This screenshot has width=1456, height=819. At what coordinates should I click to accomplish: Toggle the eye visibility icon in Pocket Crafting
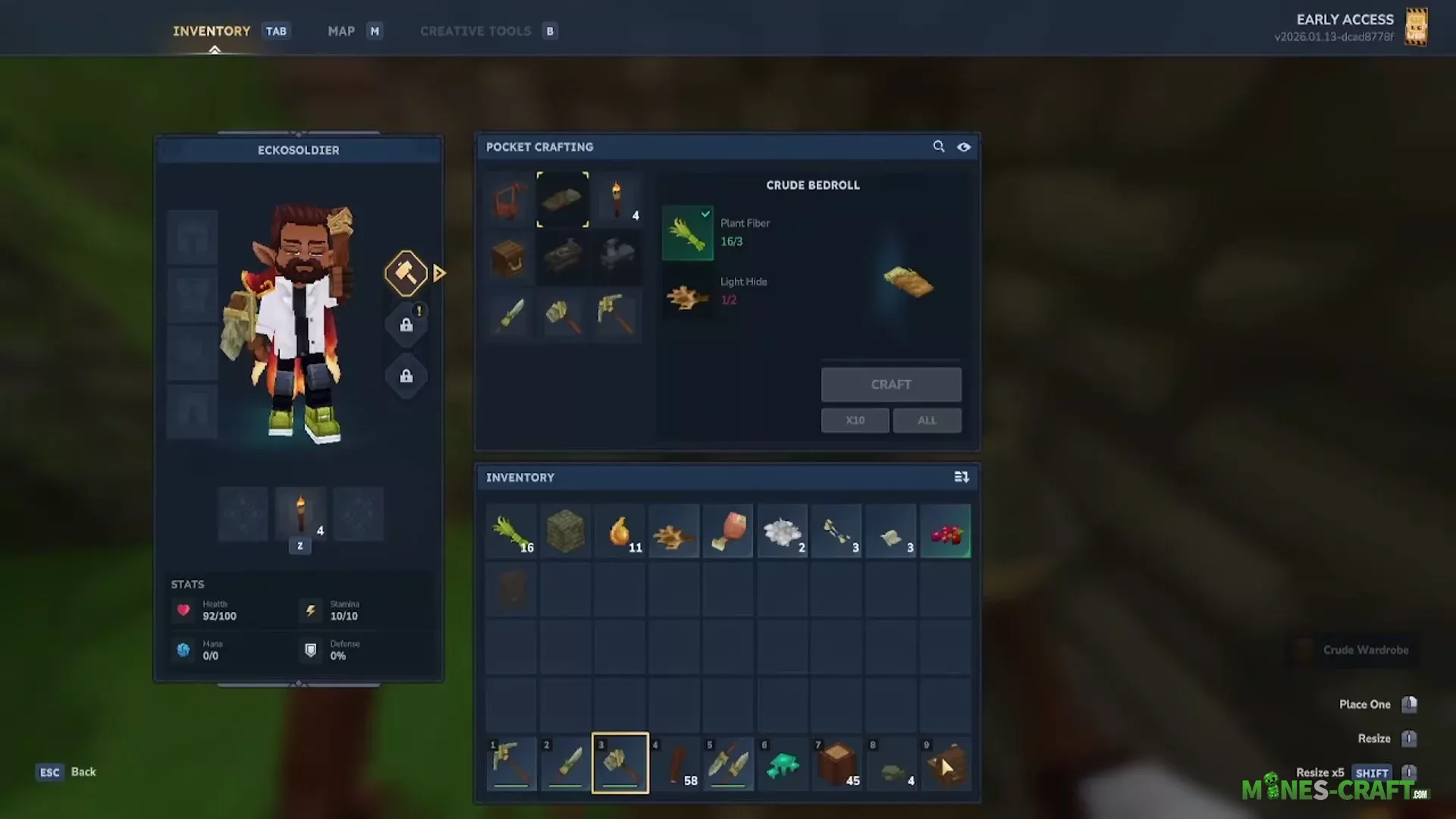click(964, 147)
